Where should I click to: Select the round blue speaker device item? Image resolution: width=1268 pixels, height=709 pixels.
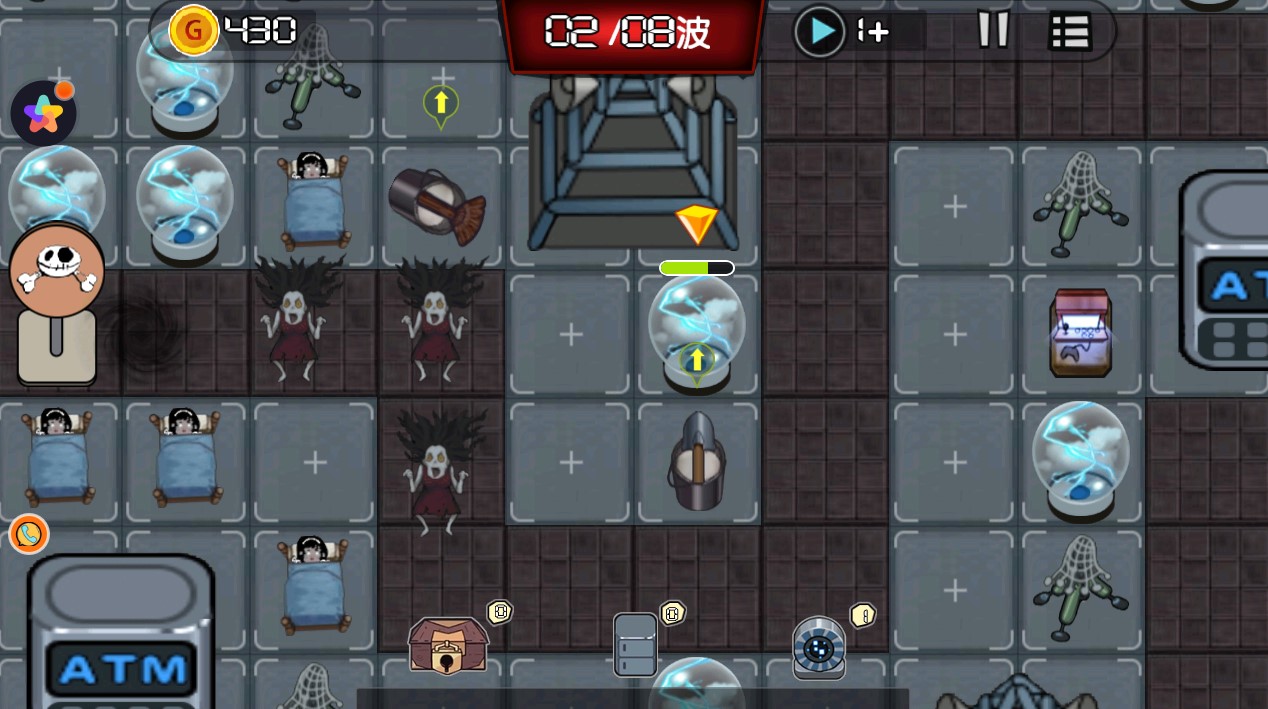click(819, 648)
